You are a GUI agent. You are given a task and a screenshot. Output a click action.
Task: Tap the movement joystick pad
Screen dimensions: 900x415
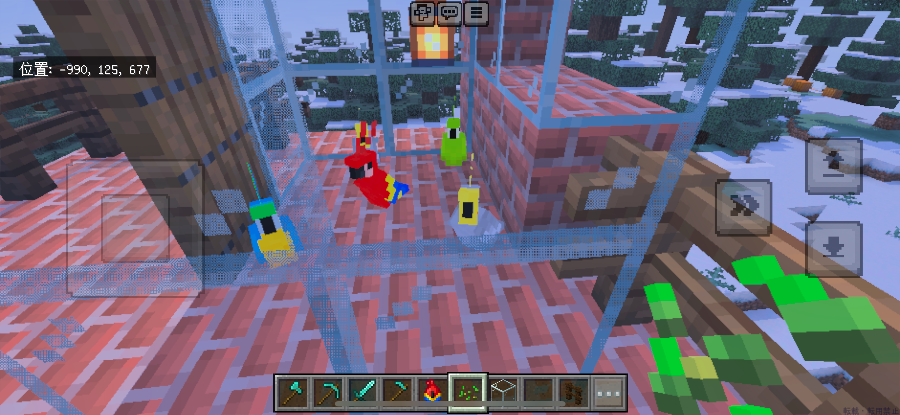point(135,228)
